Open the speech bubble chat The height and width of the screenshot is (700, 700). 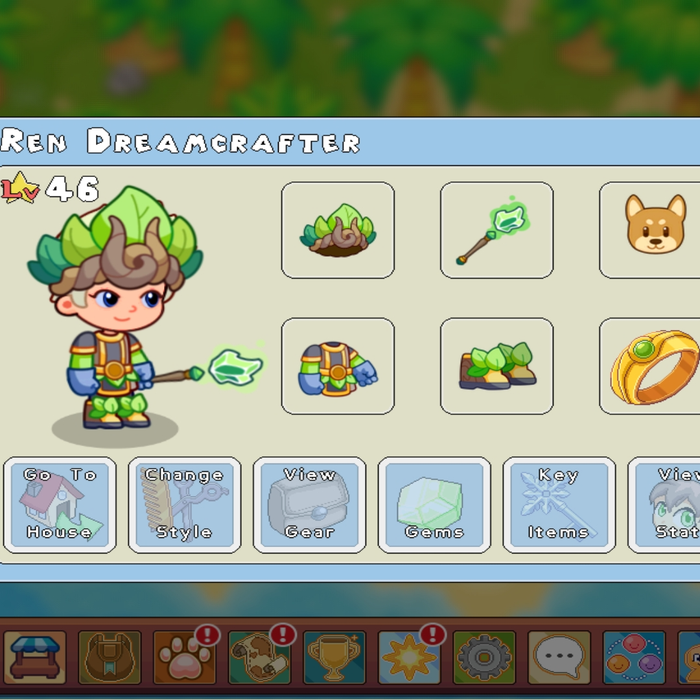coord(560,657)
